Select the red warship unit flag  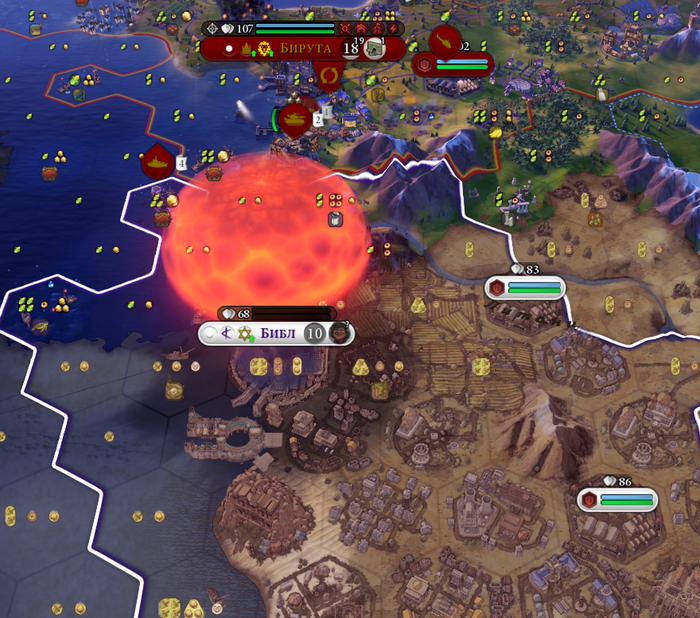point(158,159)
